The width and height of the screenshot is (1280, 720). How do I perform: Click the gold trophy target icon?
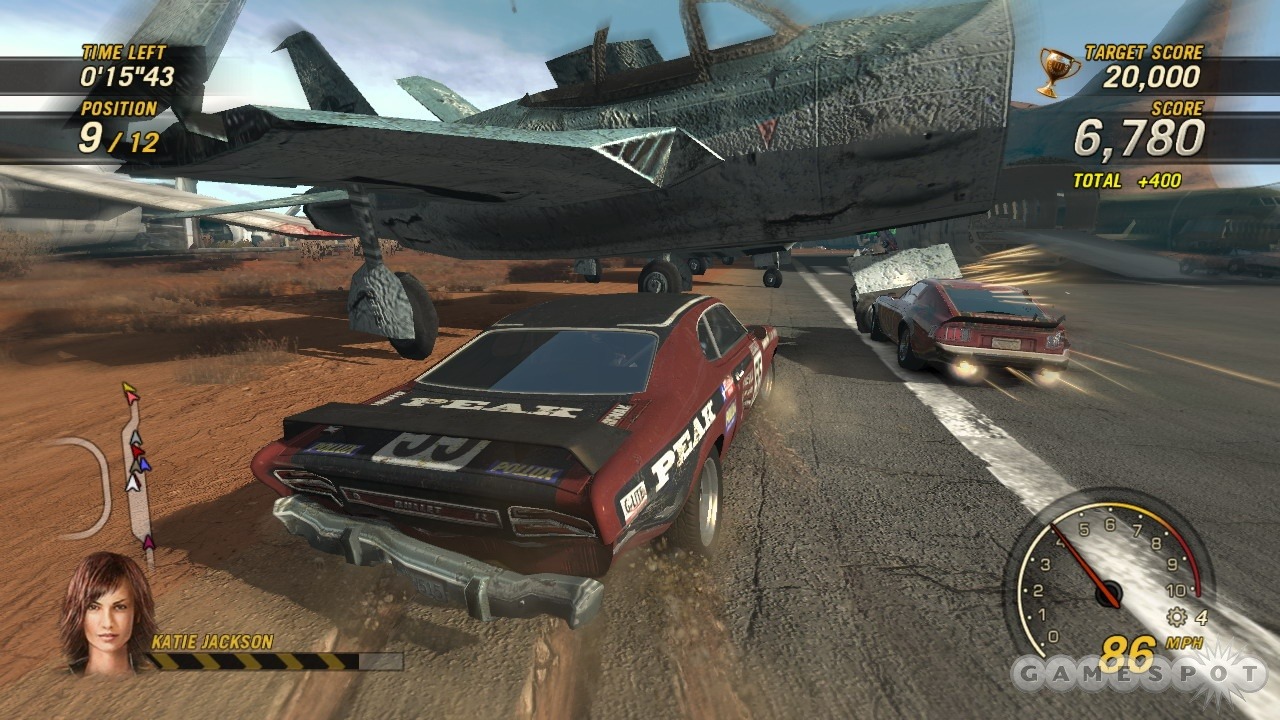click(1056, 72)
